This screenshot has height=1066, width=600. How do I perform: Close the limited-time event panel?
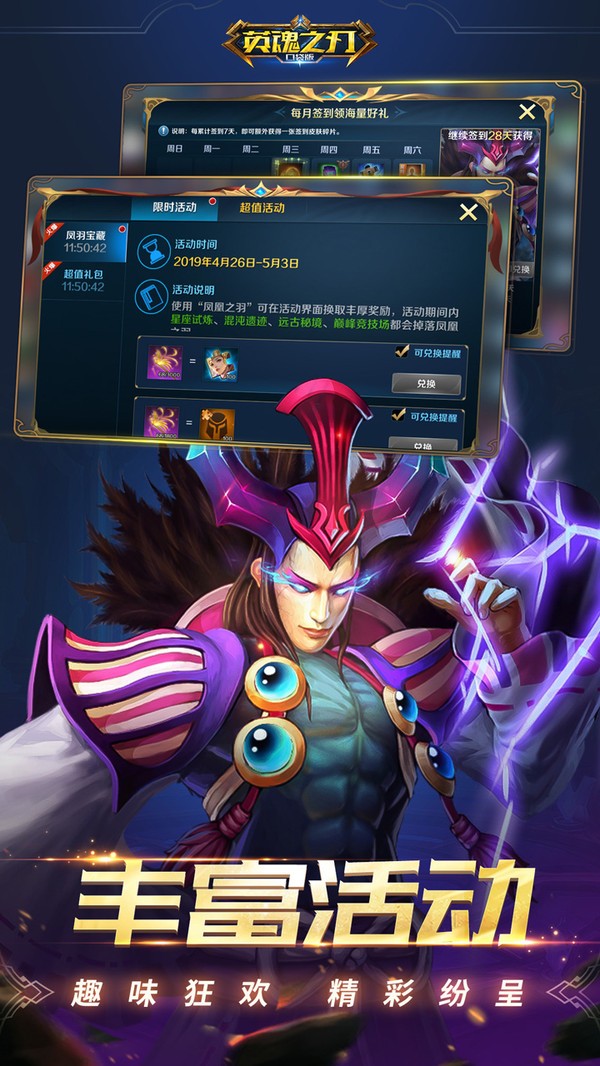(467, 211)
